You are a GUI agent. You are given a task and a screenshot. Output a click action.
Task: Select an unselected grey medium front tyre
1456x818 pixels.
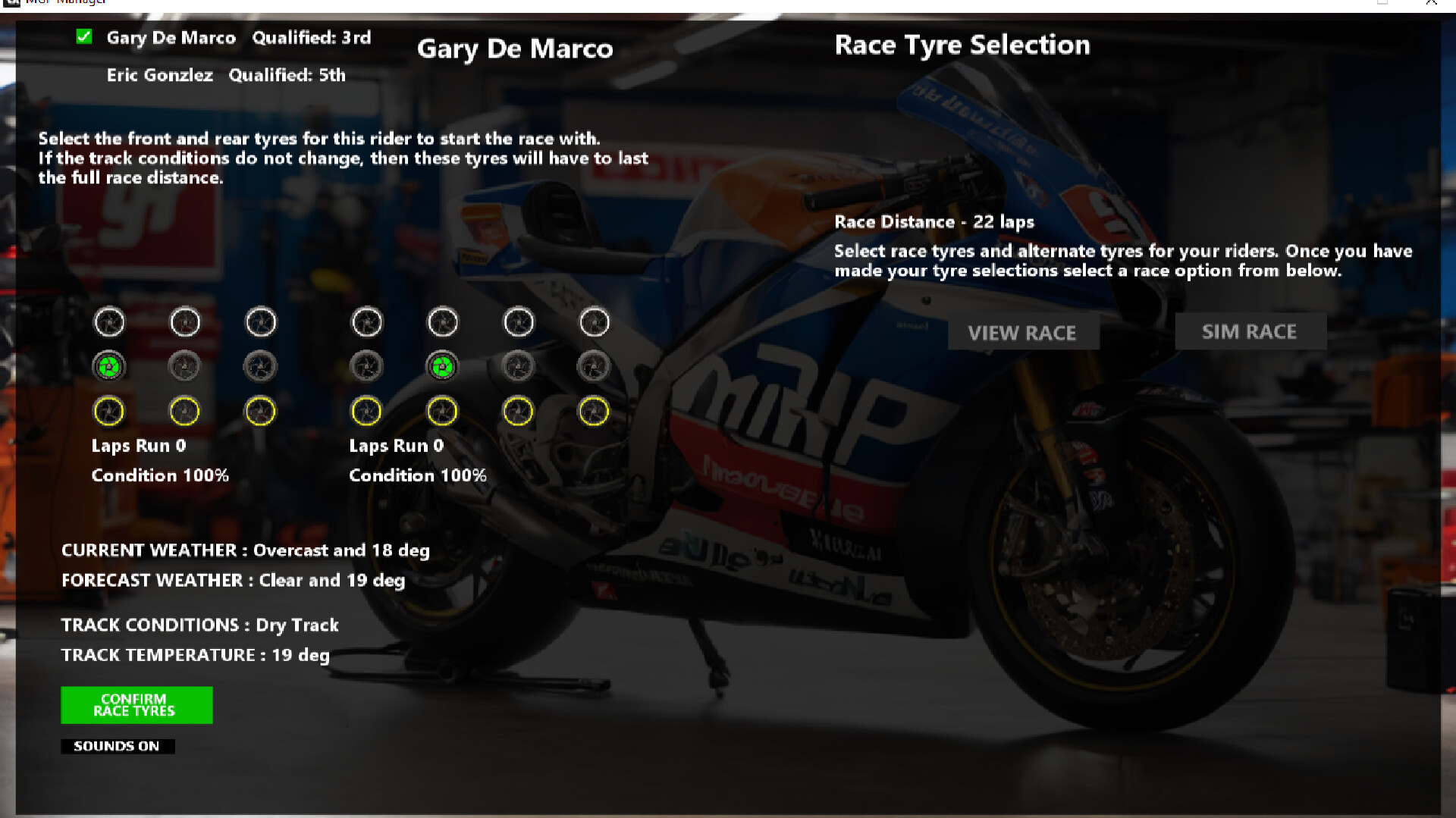pos(184,366)
